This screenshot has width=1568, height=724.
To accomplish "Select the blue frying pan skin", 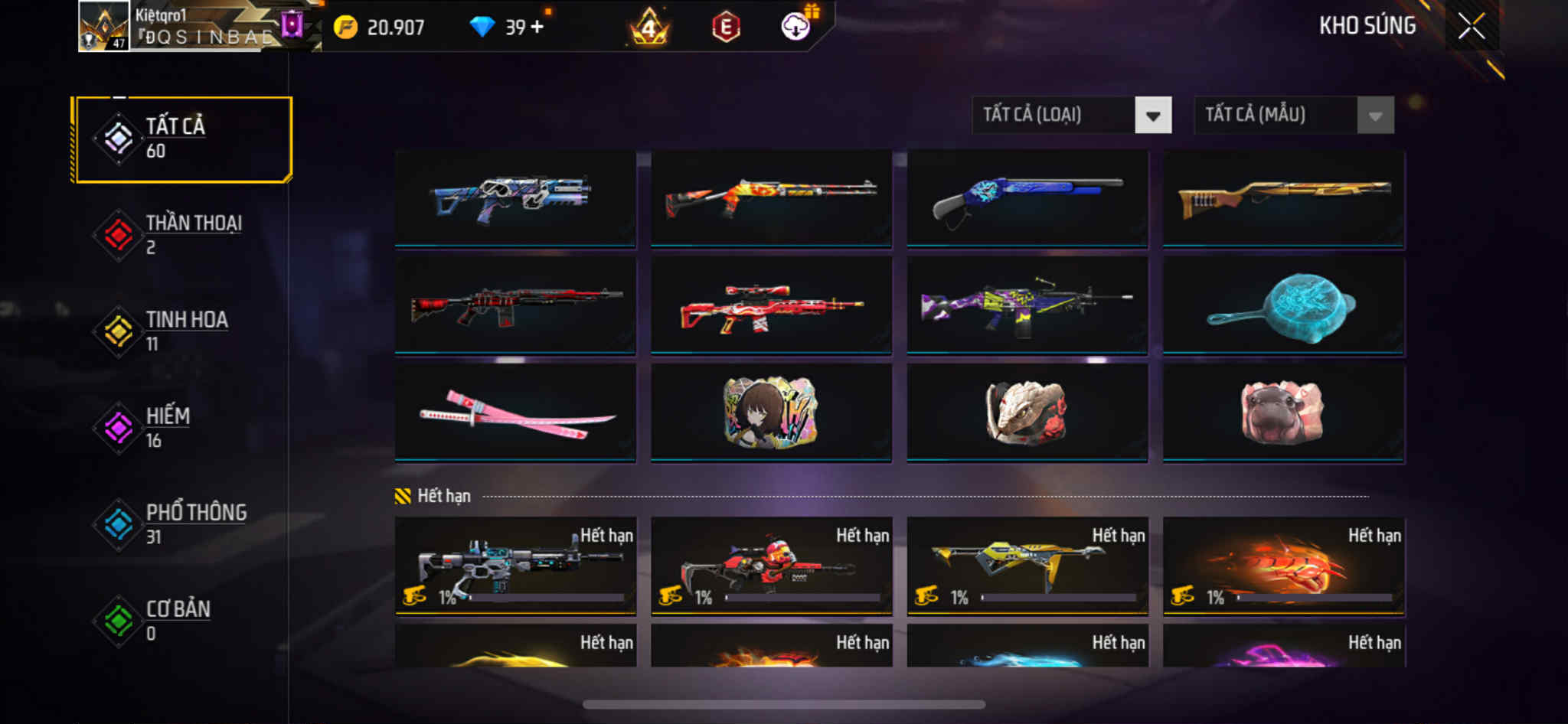I will pyautogui.click(x=1283, y=306).
